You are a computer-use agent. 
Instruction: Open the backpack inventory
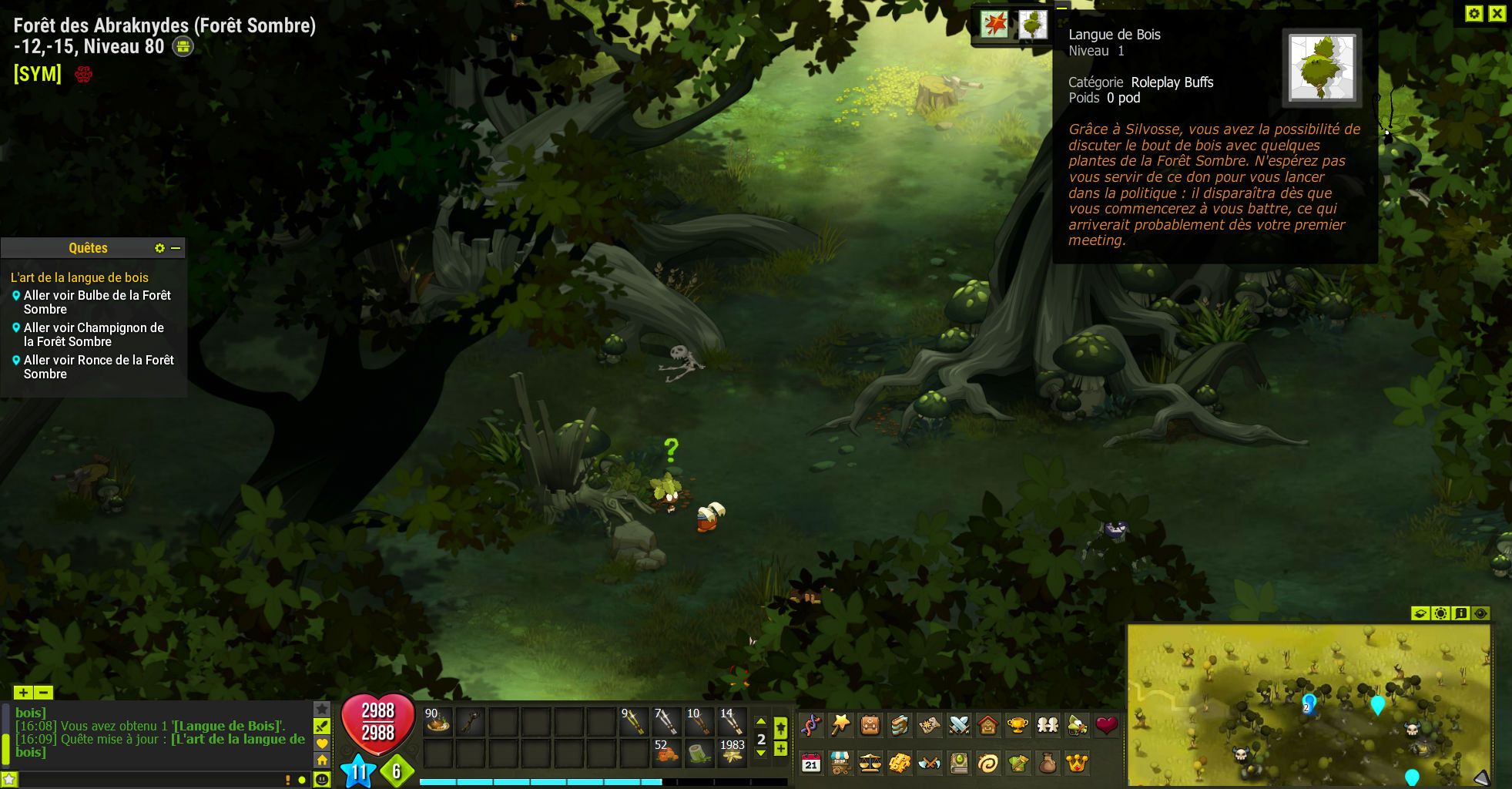point(870,725)
